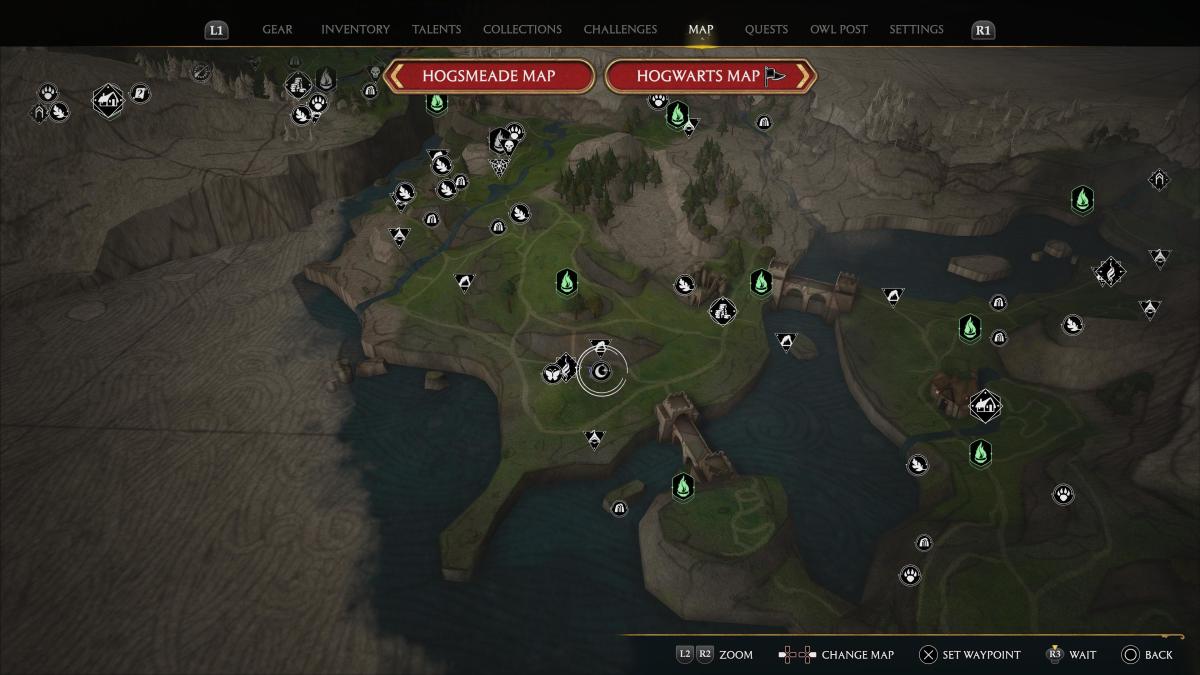
Task: Open the Hogwarts Map
Action: 710,76
